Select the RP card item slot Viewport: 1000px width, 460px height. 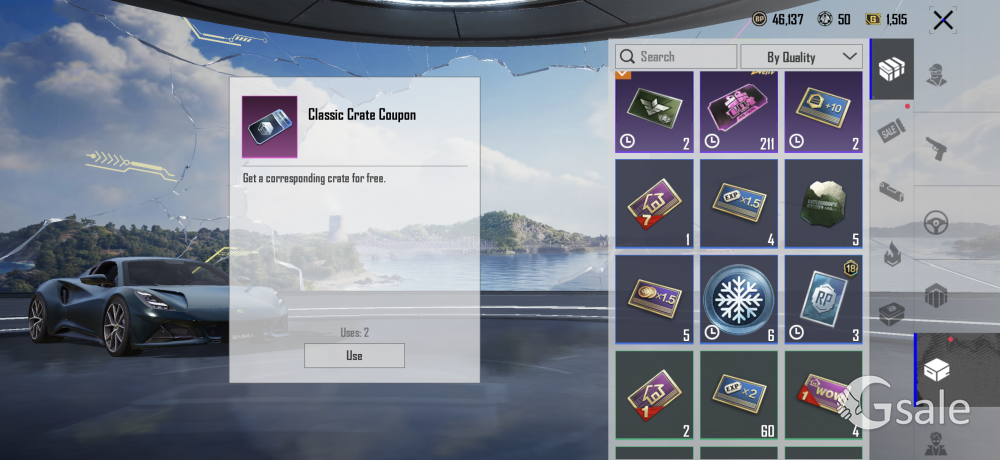click(x=824, y=299)
